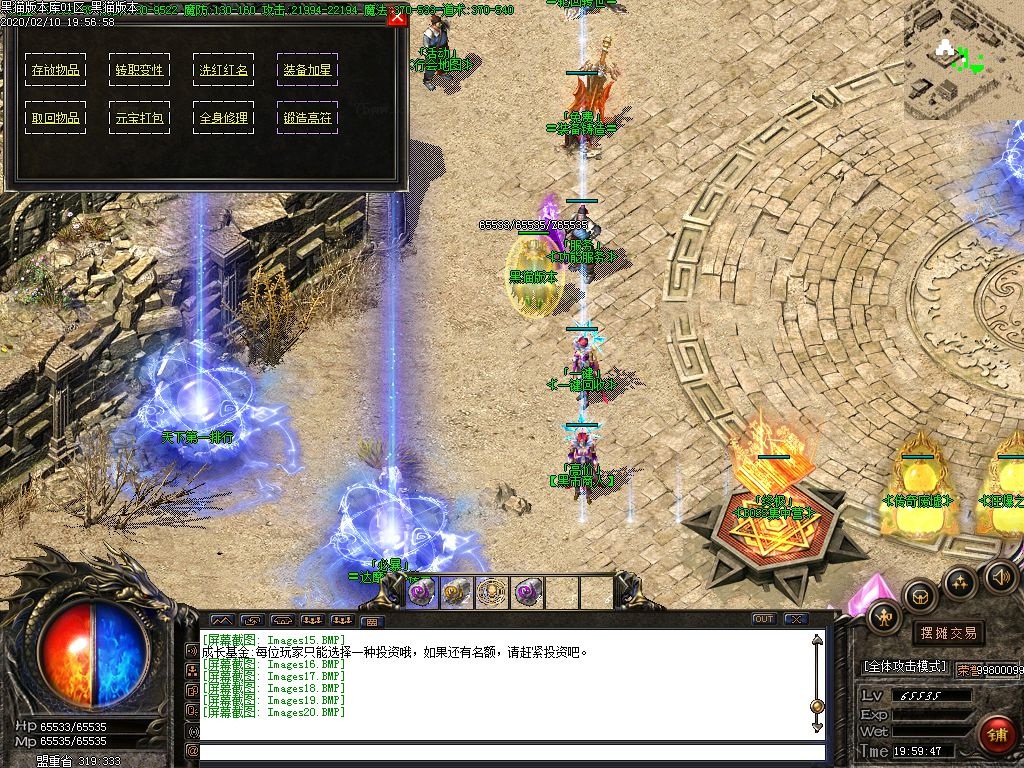Choose the 锻造高符 forging option
Screen dimensions: 1024x768
point(307,117)
